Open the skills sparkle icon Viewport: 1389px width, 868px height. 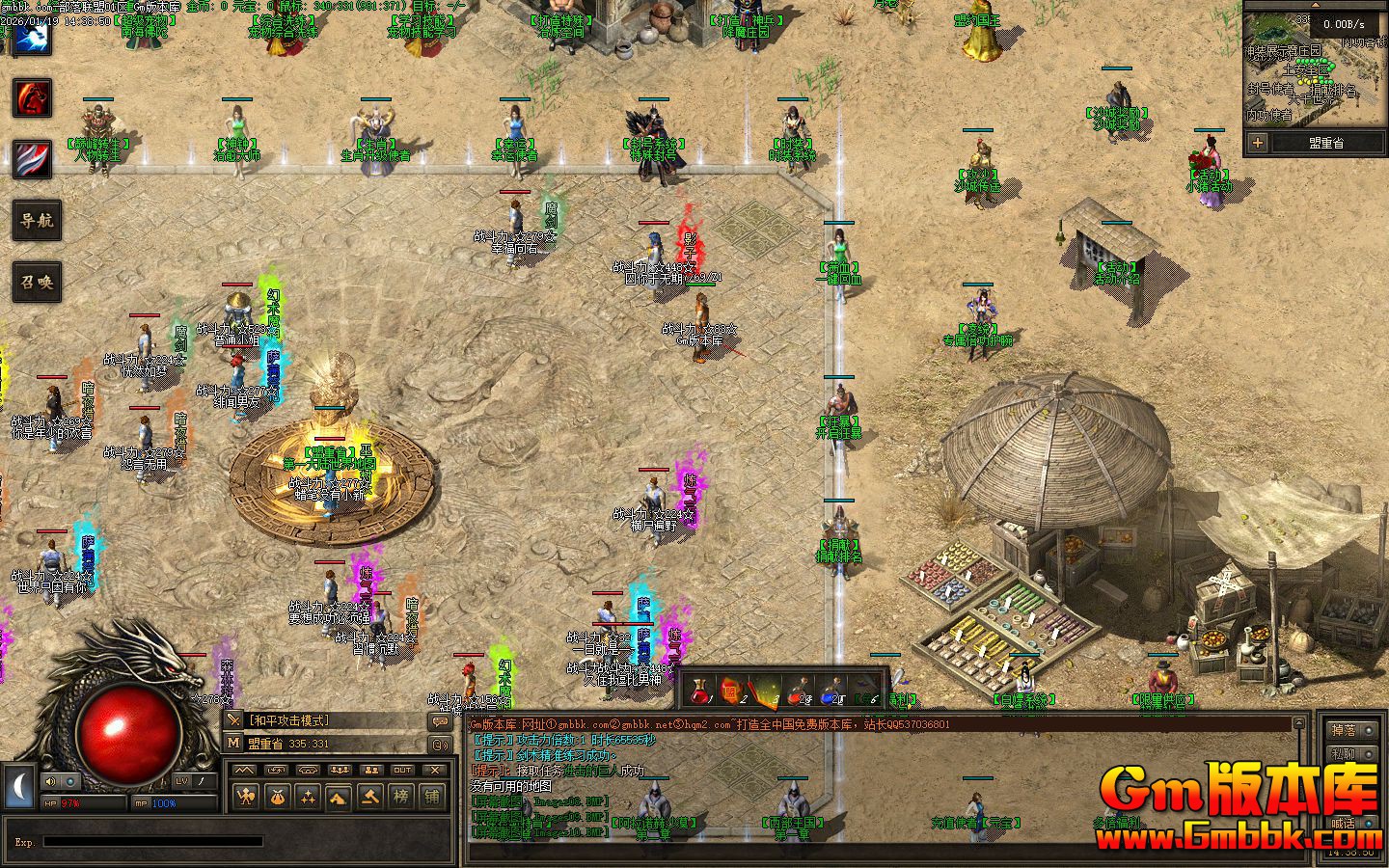[307, 797]
